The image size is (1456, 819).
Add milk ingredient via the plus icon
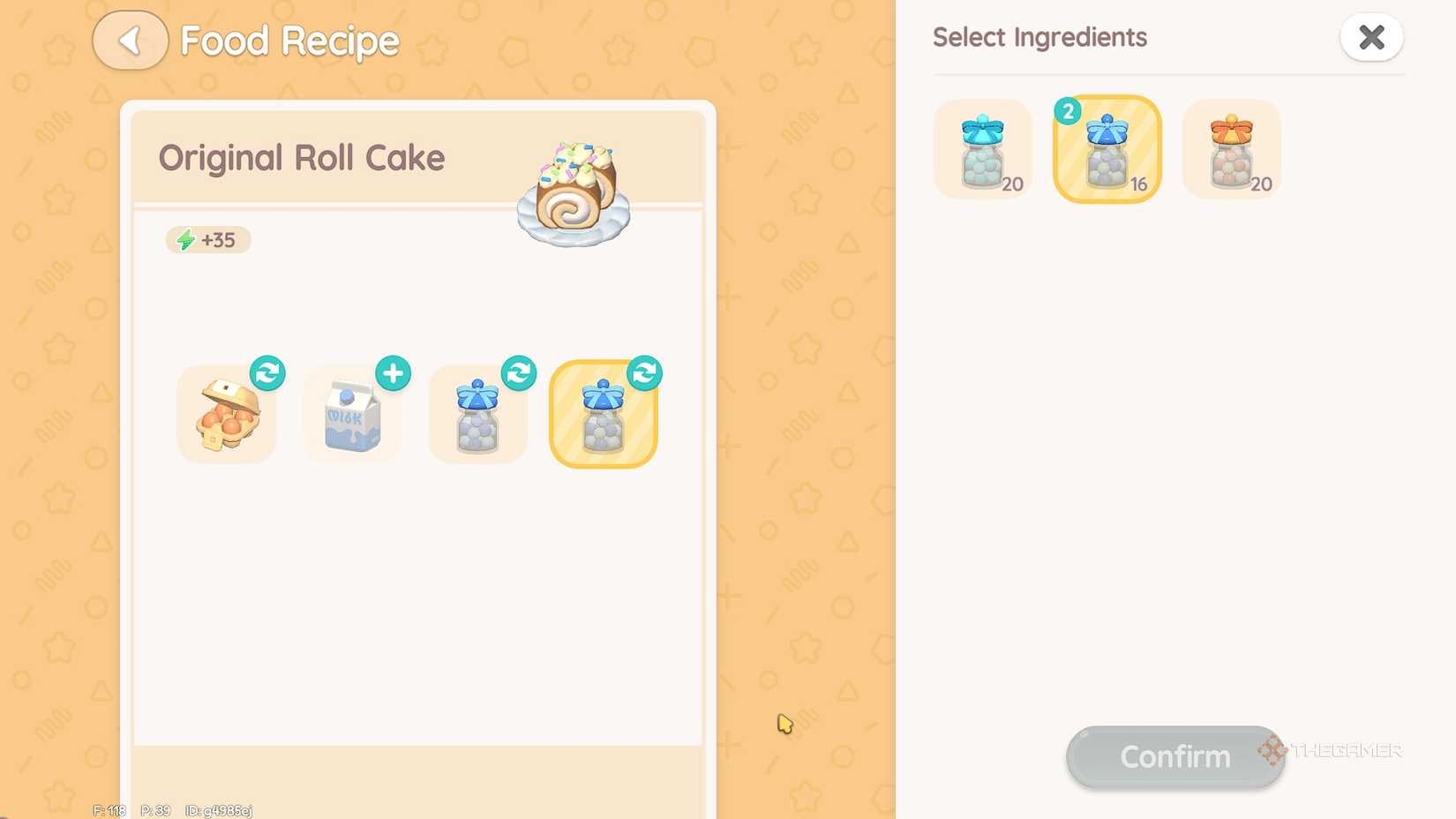[x=394, y=373]
